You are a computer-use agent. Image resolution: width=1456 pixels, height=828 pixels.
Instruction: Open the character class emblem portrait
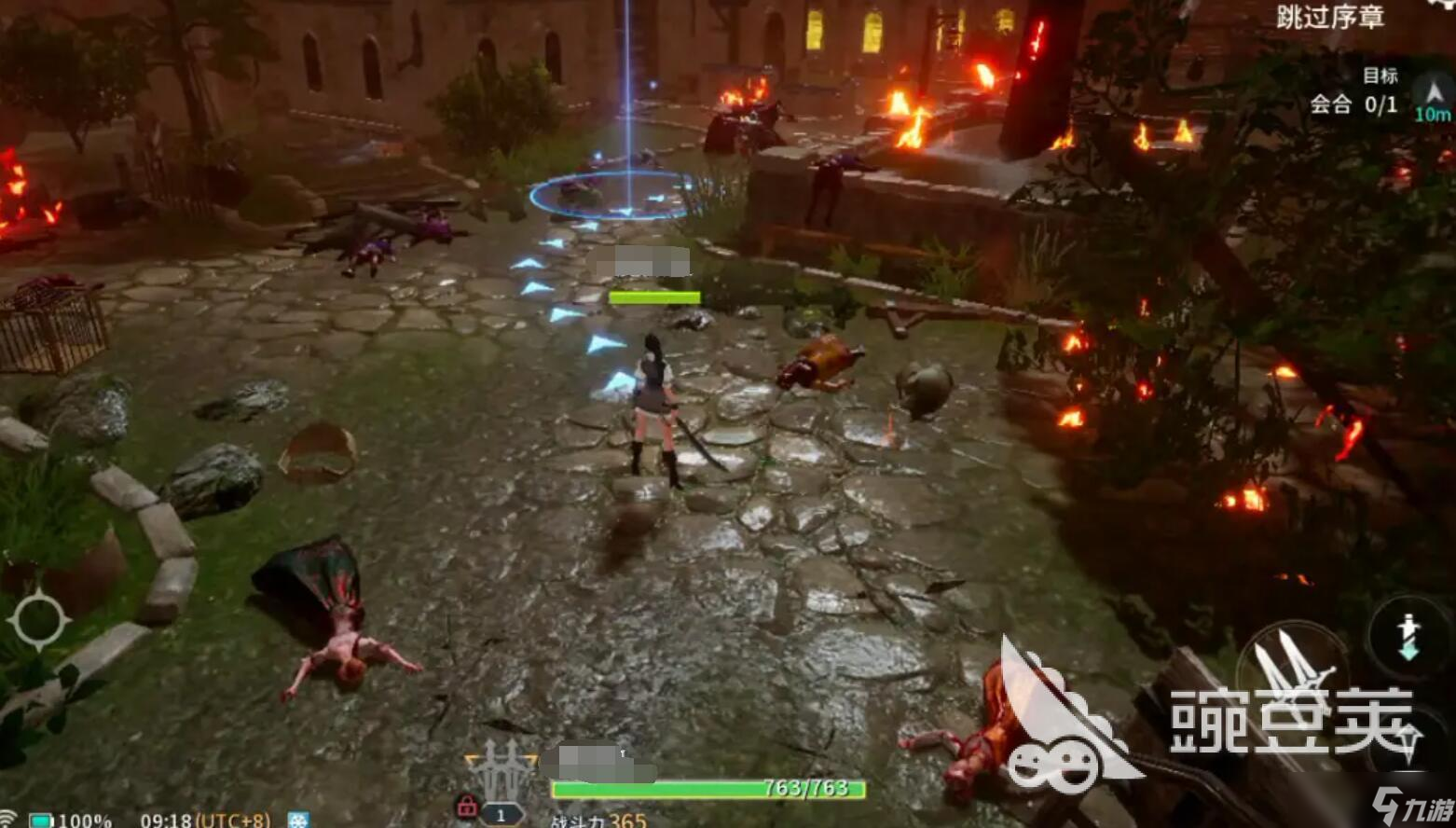[x=502, y=769]
